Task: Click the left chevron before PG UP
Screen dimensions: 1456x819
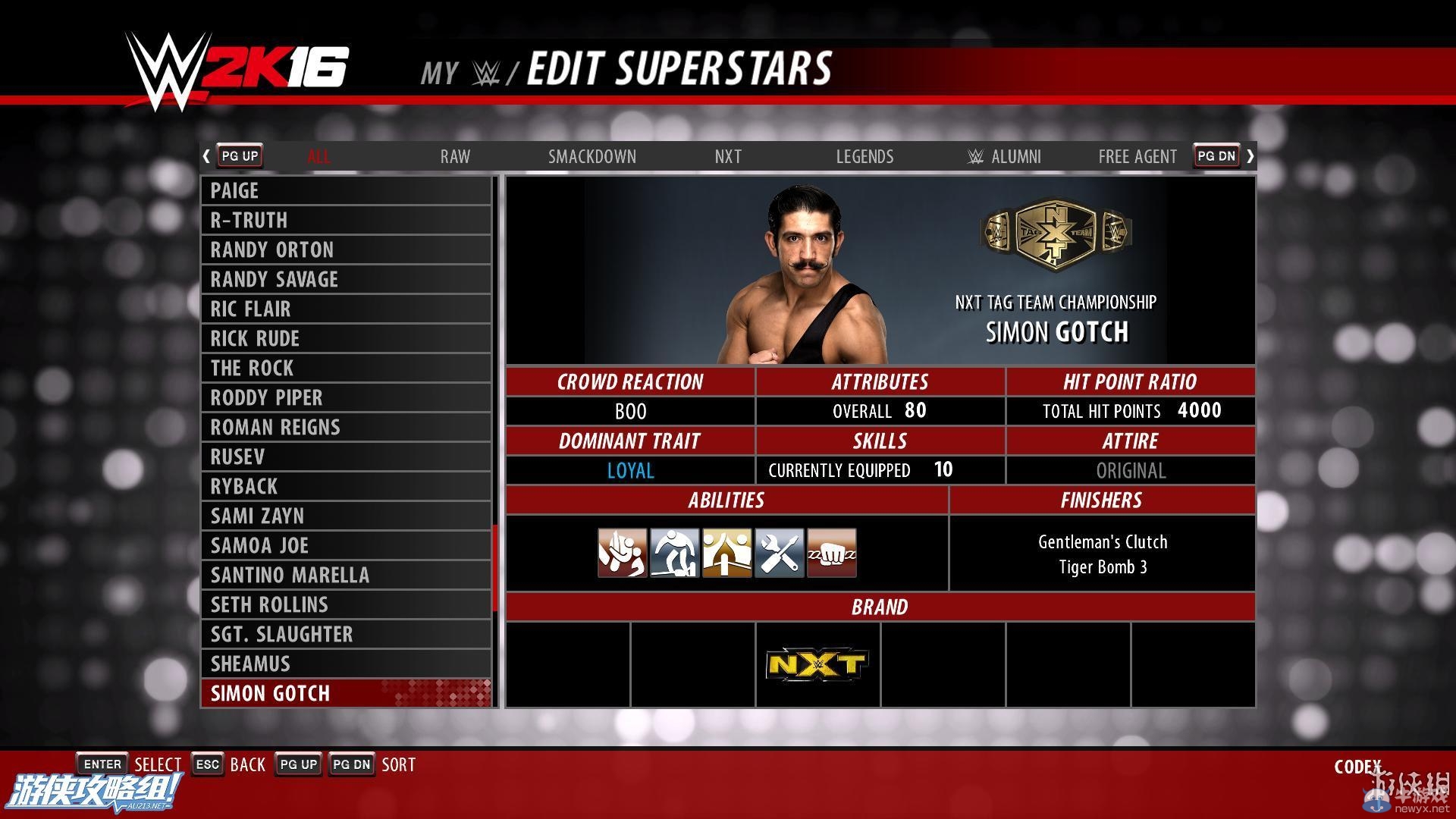Action: pos(206,156)
